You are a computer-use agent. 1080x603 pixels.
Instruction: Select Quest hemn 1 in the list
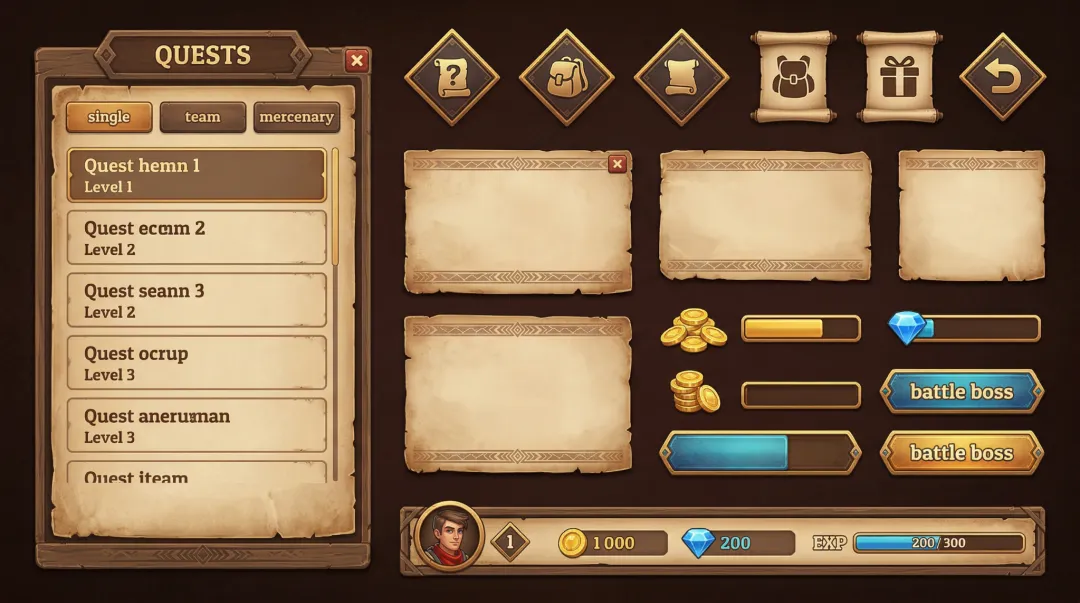coord(196,175)
